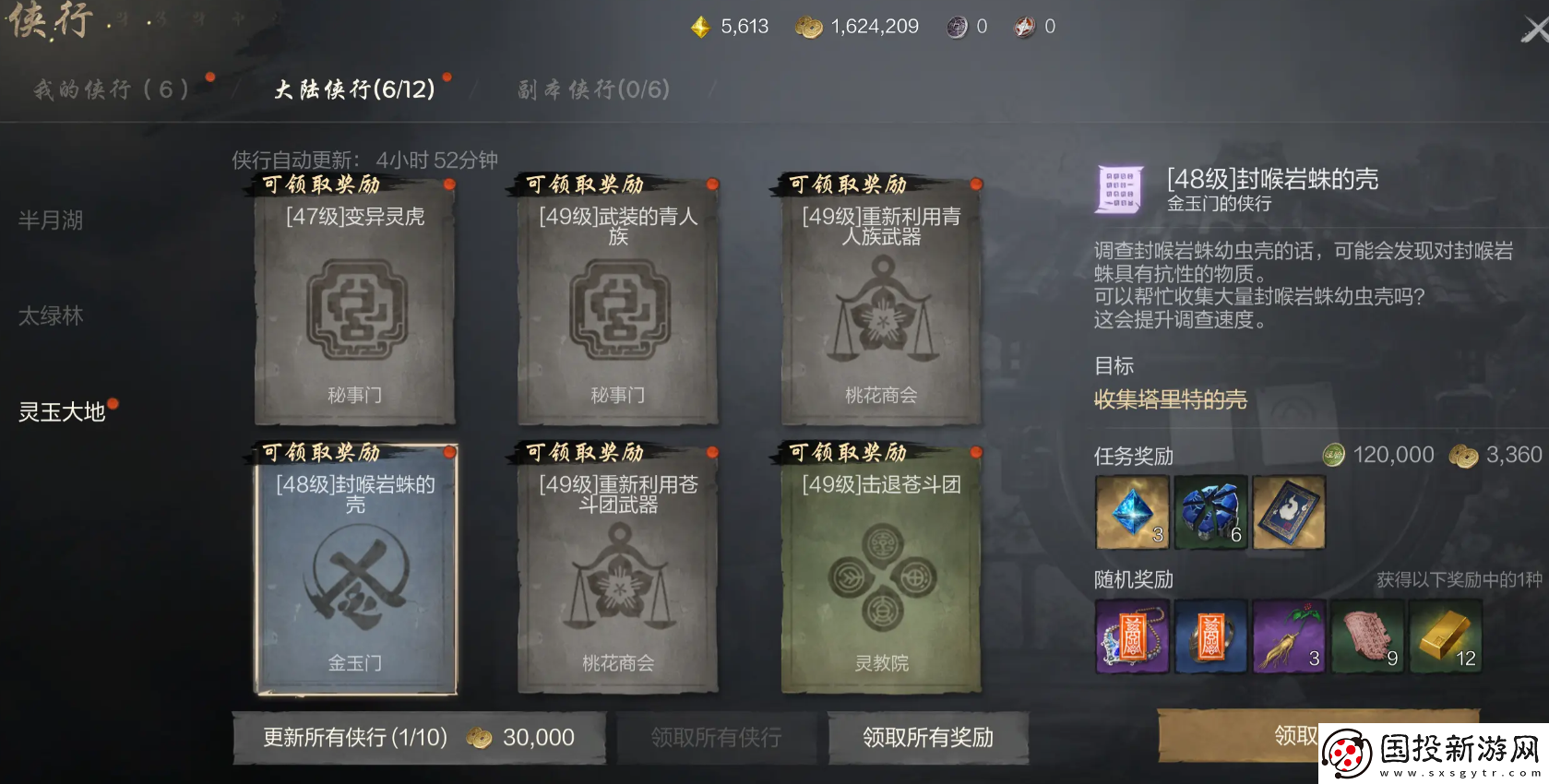Image resolution: width=1549 pixels, height=784 pixels.
Task: Switch to the 副本侠行(0/6) tab
Action: (x=590, y=89)
